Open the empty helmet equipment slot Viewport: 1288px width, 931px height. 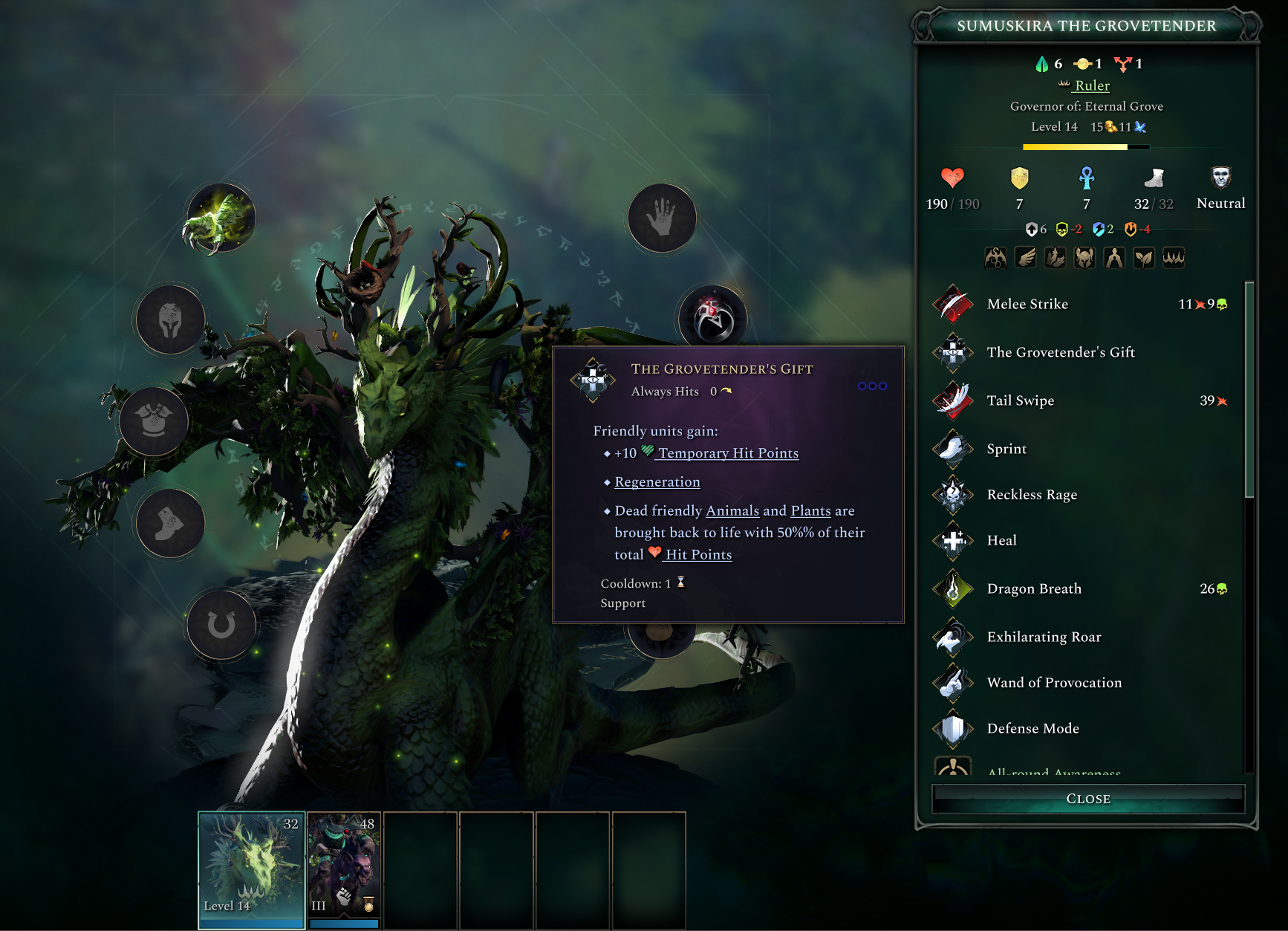170,320
